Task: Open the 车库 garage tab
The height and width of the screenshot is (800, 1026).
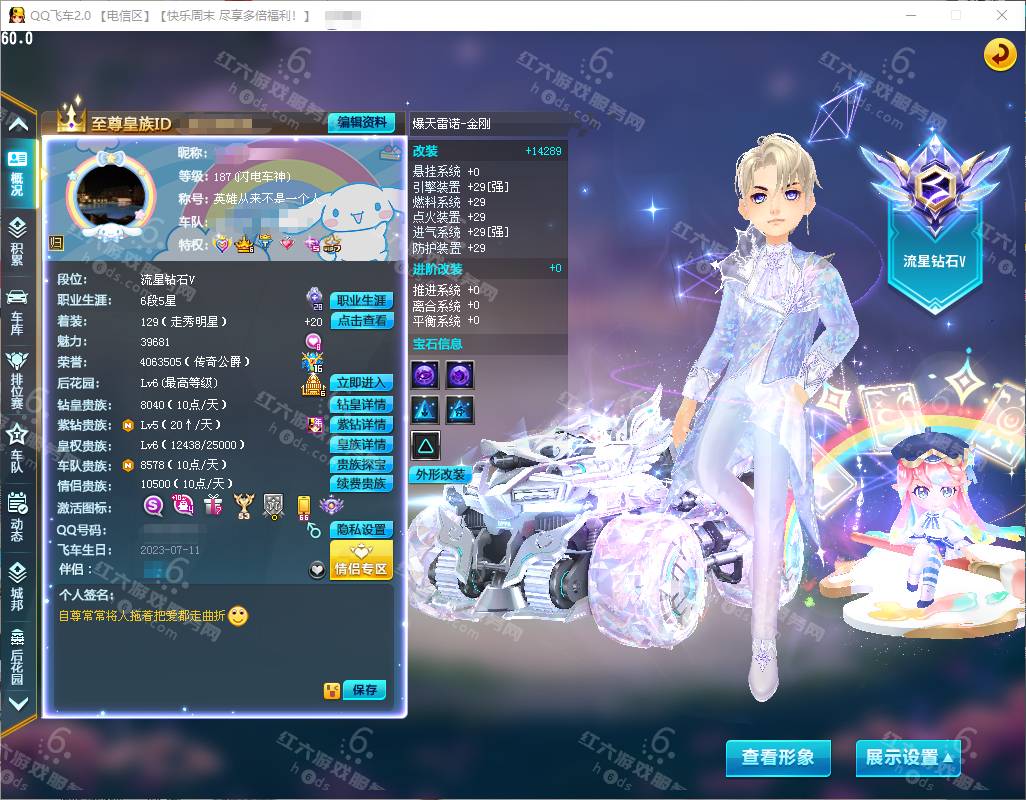Action: (17, 310)
